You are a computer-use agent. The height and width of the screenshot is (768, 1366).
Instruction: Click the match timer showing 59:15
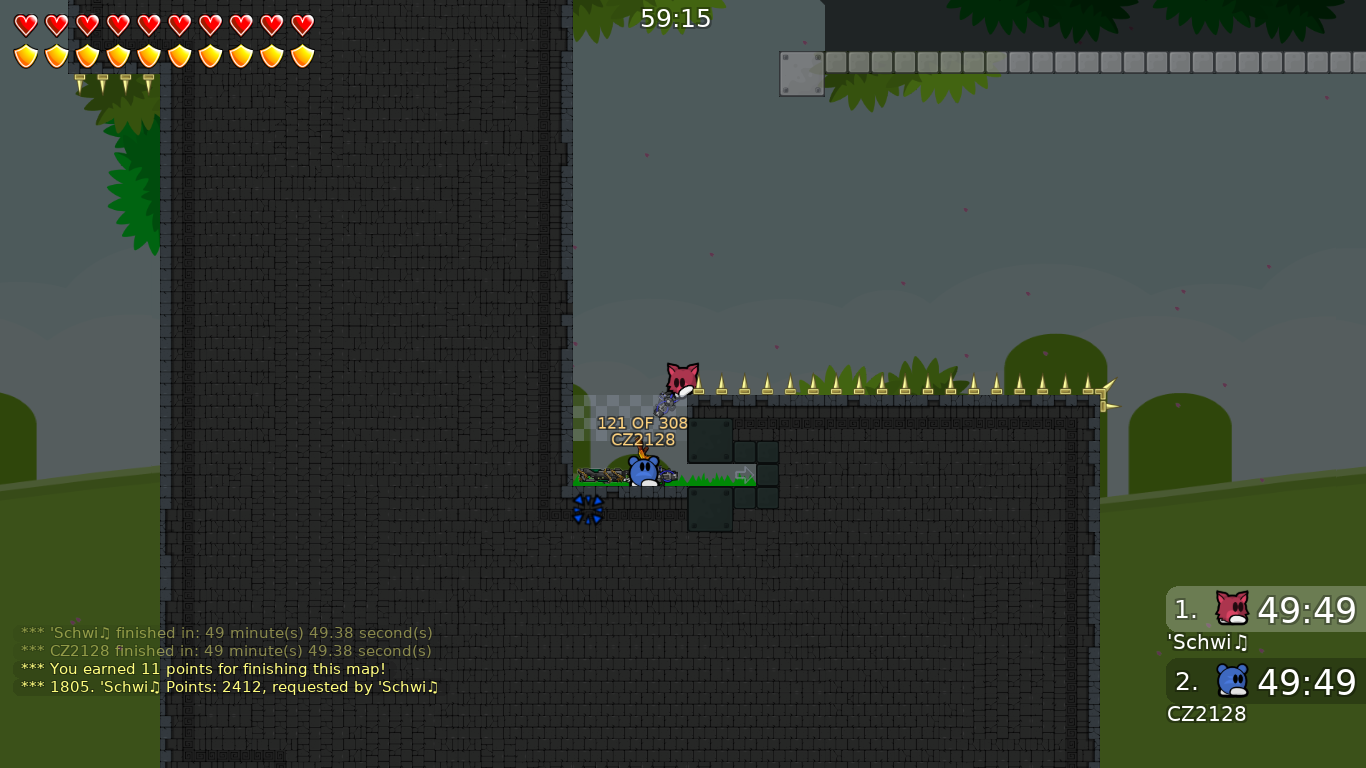point(675,17)
